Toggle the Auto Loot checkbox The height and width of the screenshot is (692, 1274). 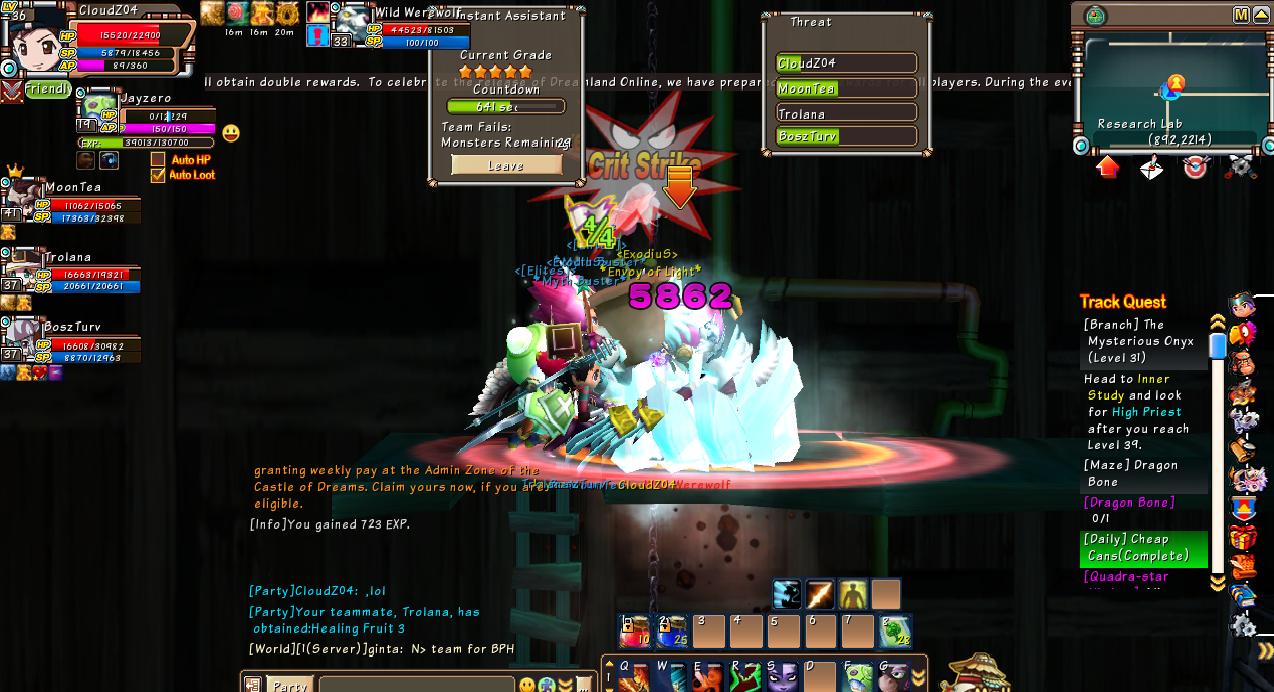157,175
